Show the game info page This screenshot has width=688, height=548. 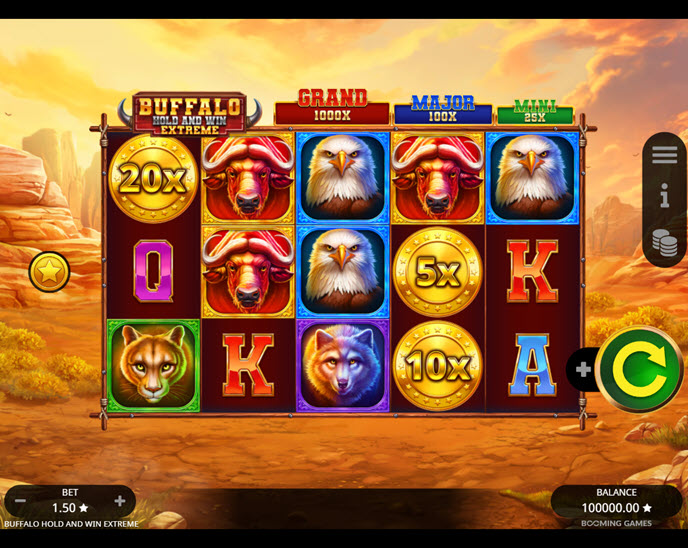pyautogui.click(x=664, y=197)
